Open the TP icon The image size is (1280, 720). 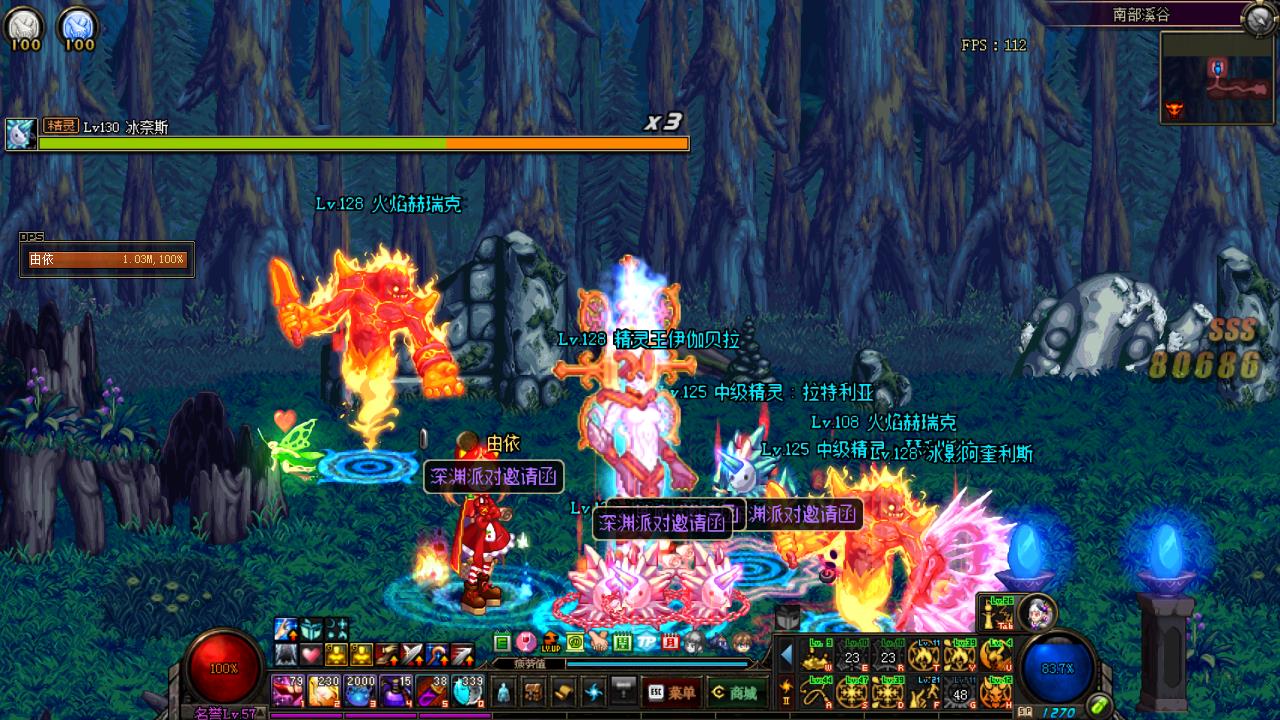tap(646, 642)
